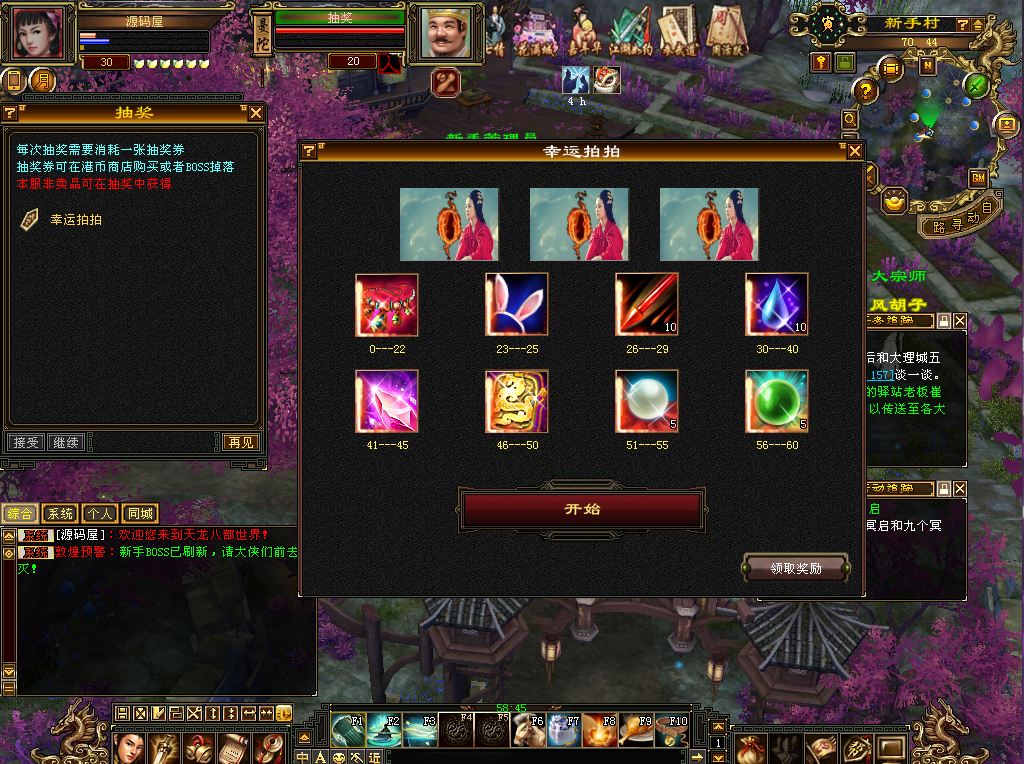The height and width of the screenshot is (764, 1024).
Task: Switch to the 个人 chat tab
Action: click(99, 513)
